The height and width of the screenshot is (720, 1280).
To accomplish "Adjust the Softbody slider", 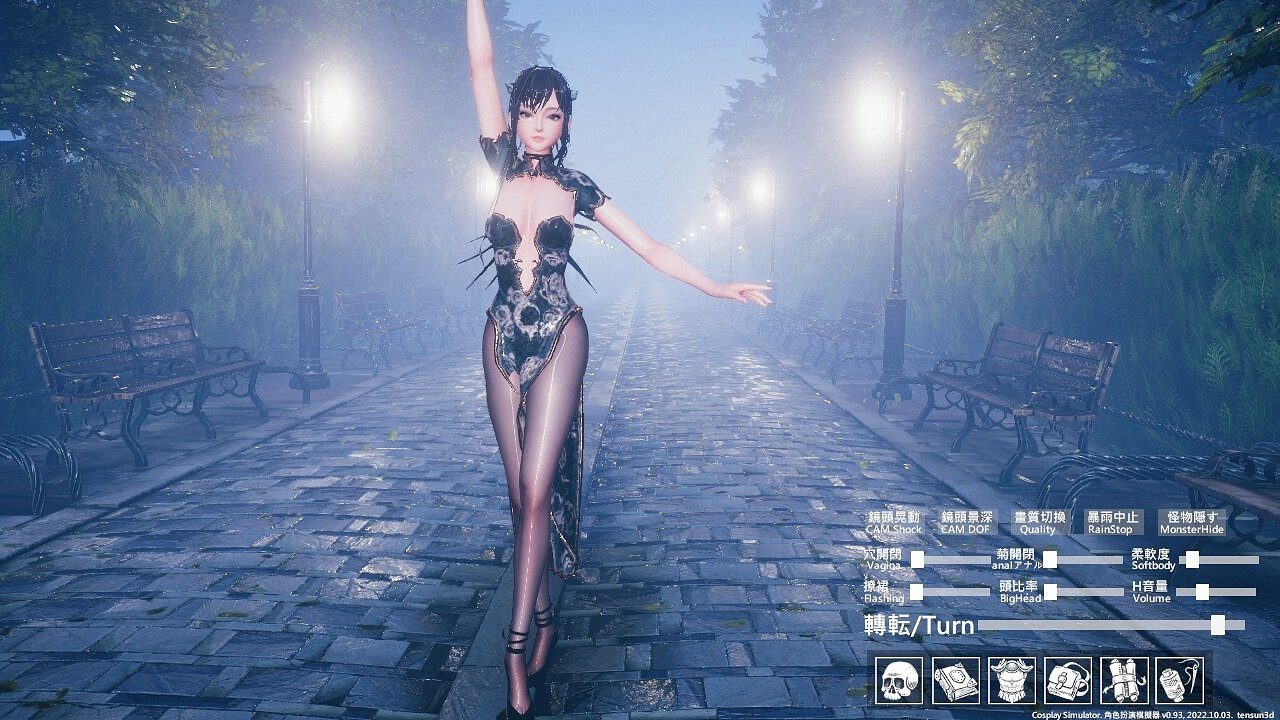I will coord(1190,559).
